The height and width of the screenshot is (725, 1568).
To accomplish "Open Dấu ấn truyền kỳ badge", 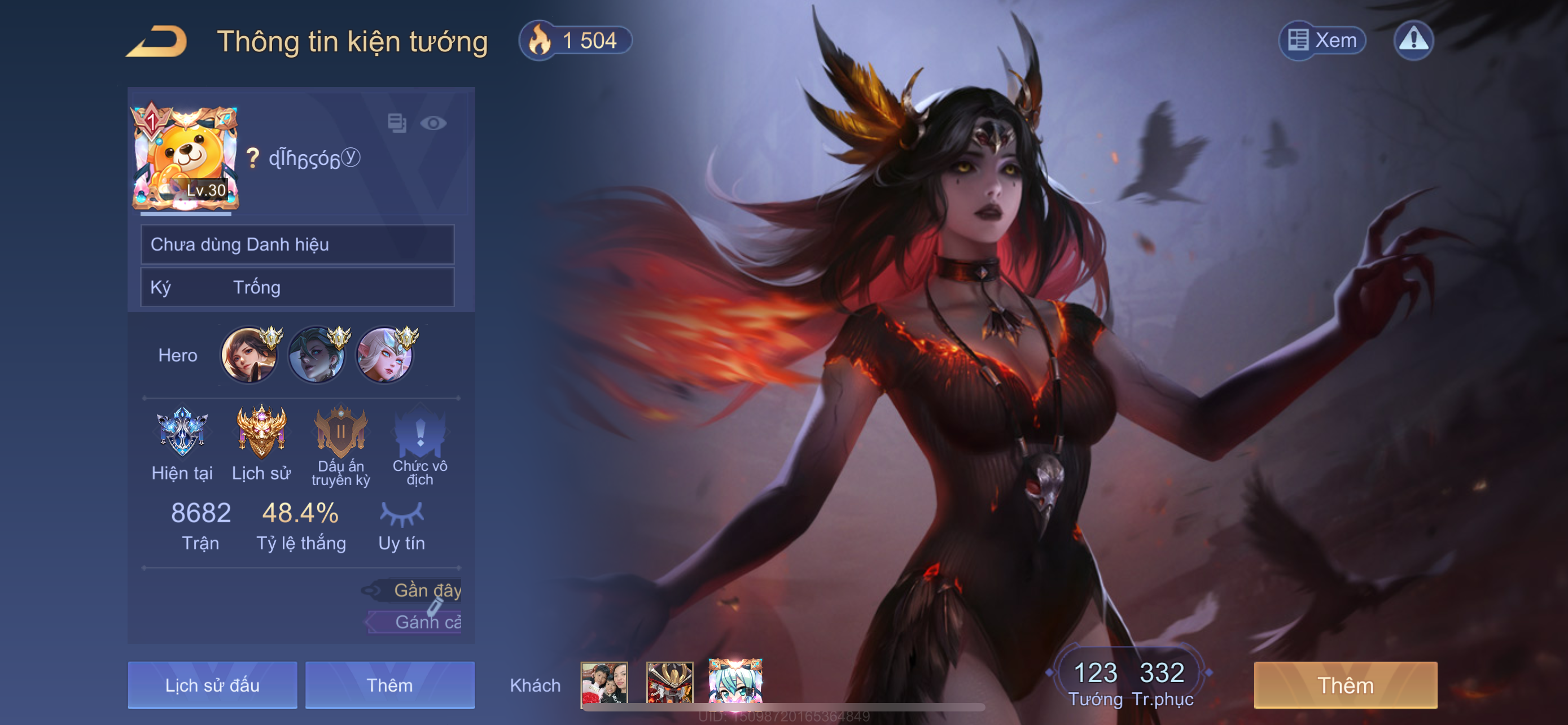I will pyautogui.click(x=341, y=433).
